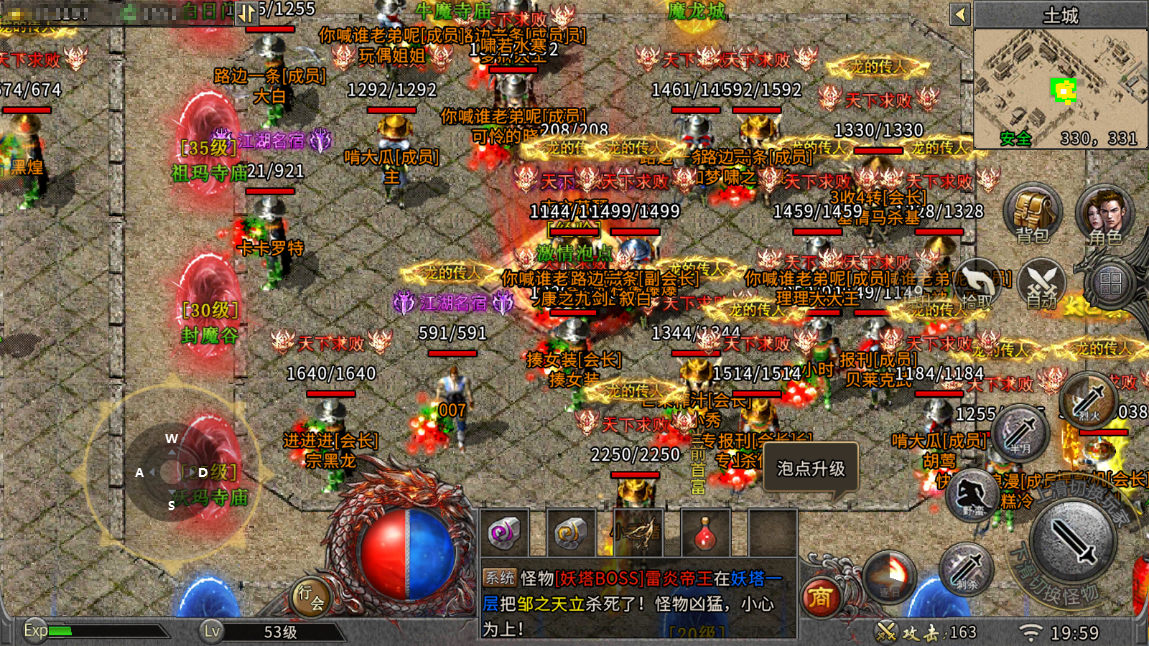Viewport: 1149px width, 646px height.
Task: Use the large sword attack button
Action: coord(1077,543)
